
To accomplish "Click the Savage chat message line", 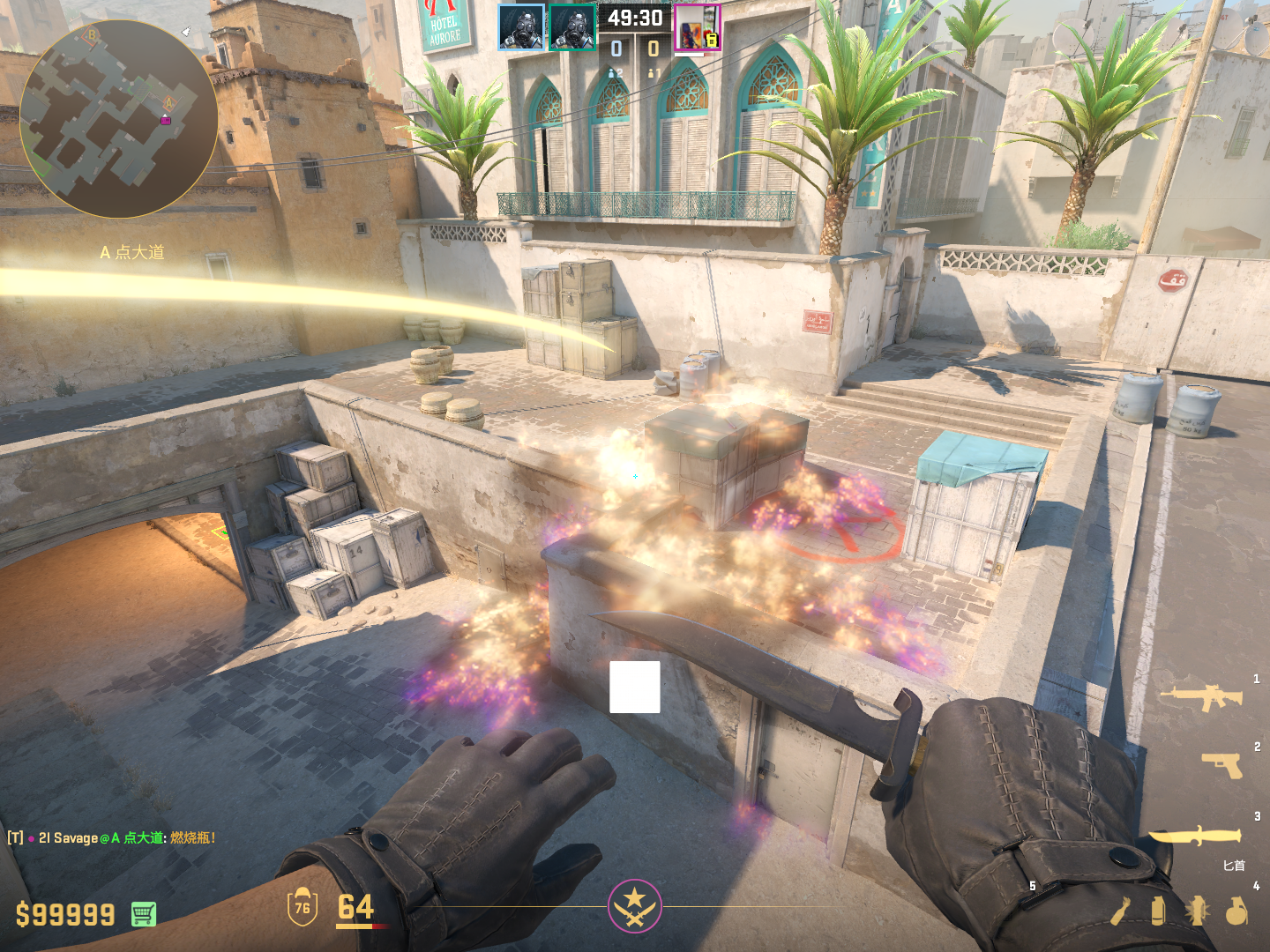I will [x=112, y=837].
